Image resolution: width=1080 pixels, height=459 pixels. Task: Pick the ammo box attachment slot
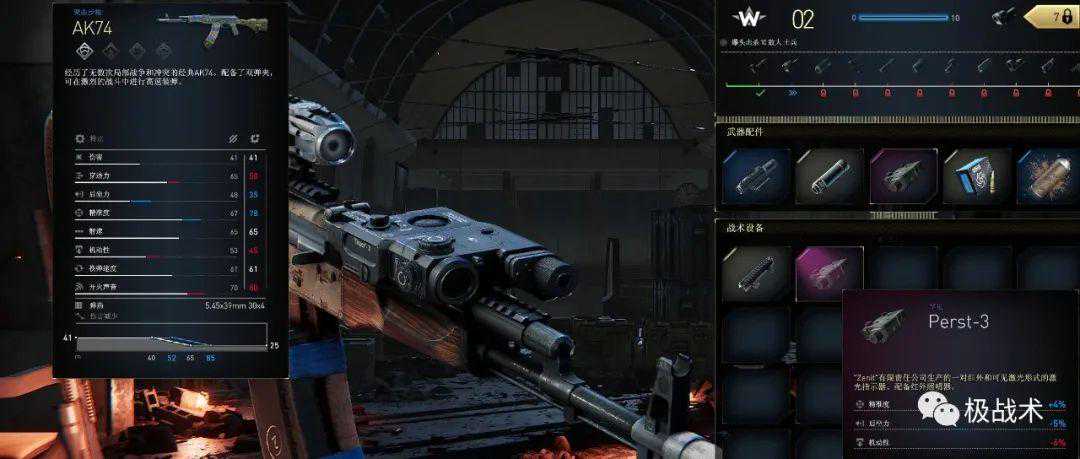[x=975, y=178]
